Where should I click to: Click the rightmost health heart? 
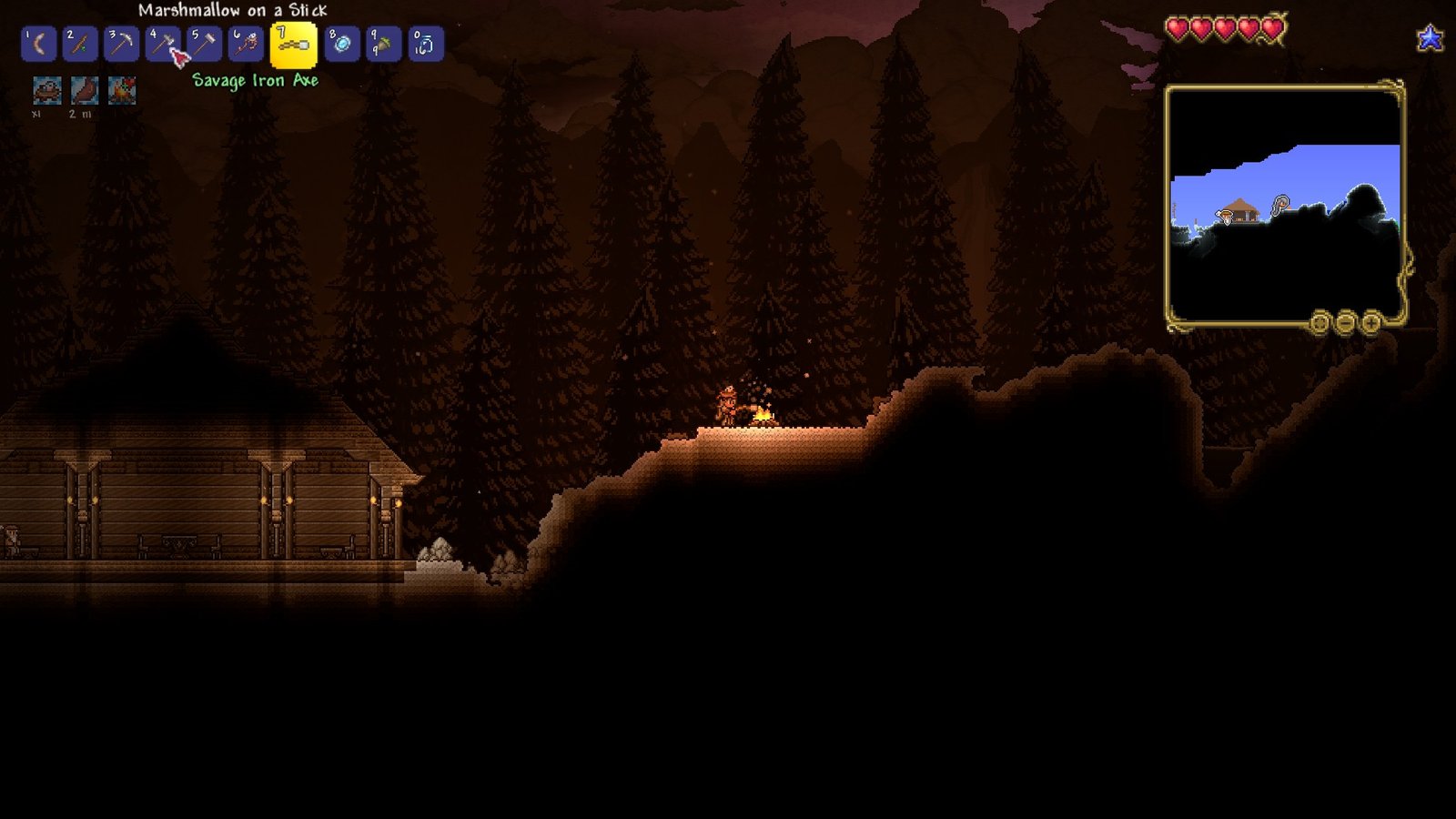(1271, 27)
